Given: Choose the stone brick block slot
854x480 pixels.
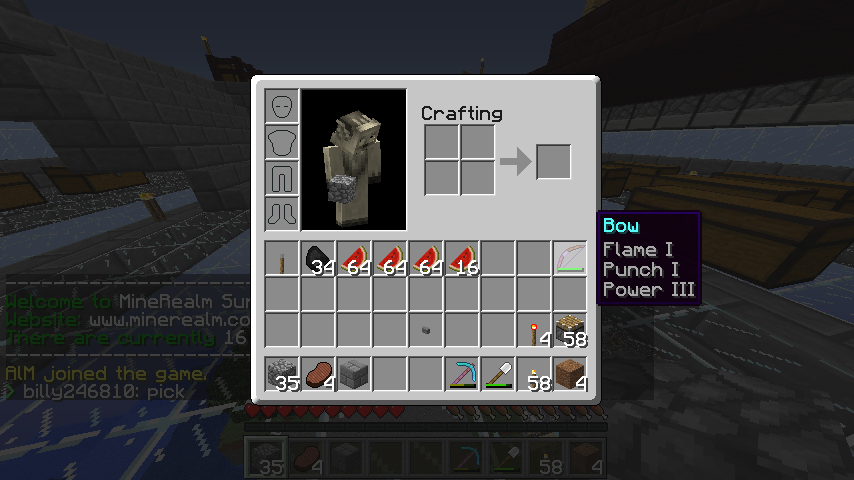Looking at the screenshot, I should 354,374.
